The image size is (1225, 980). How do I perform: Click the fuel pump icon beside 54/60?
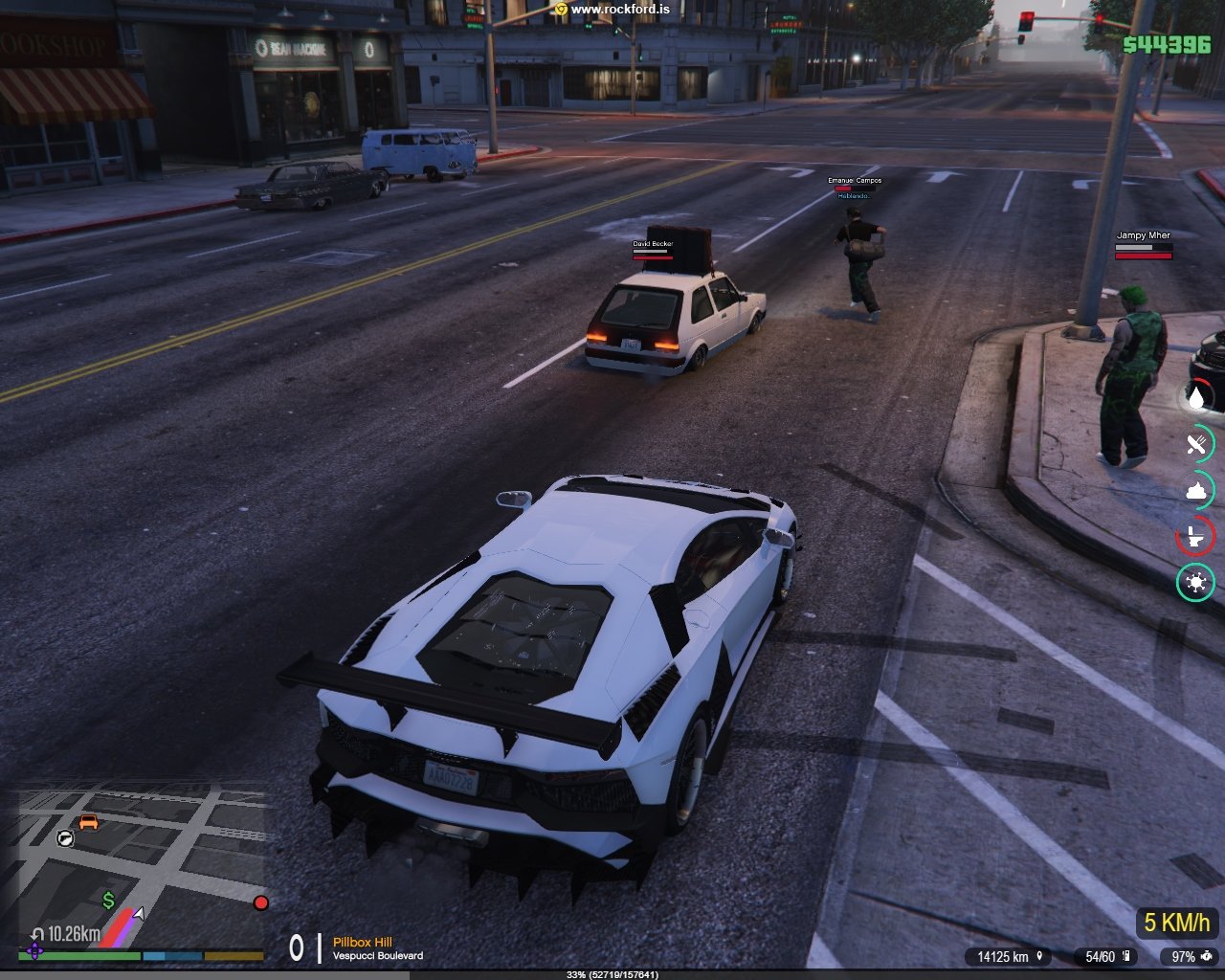coord(1126,956)
